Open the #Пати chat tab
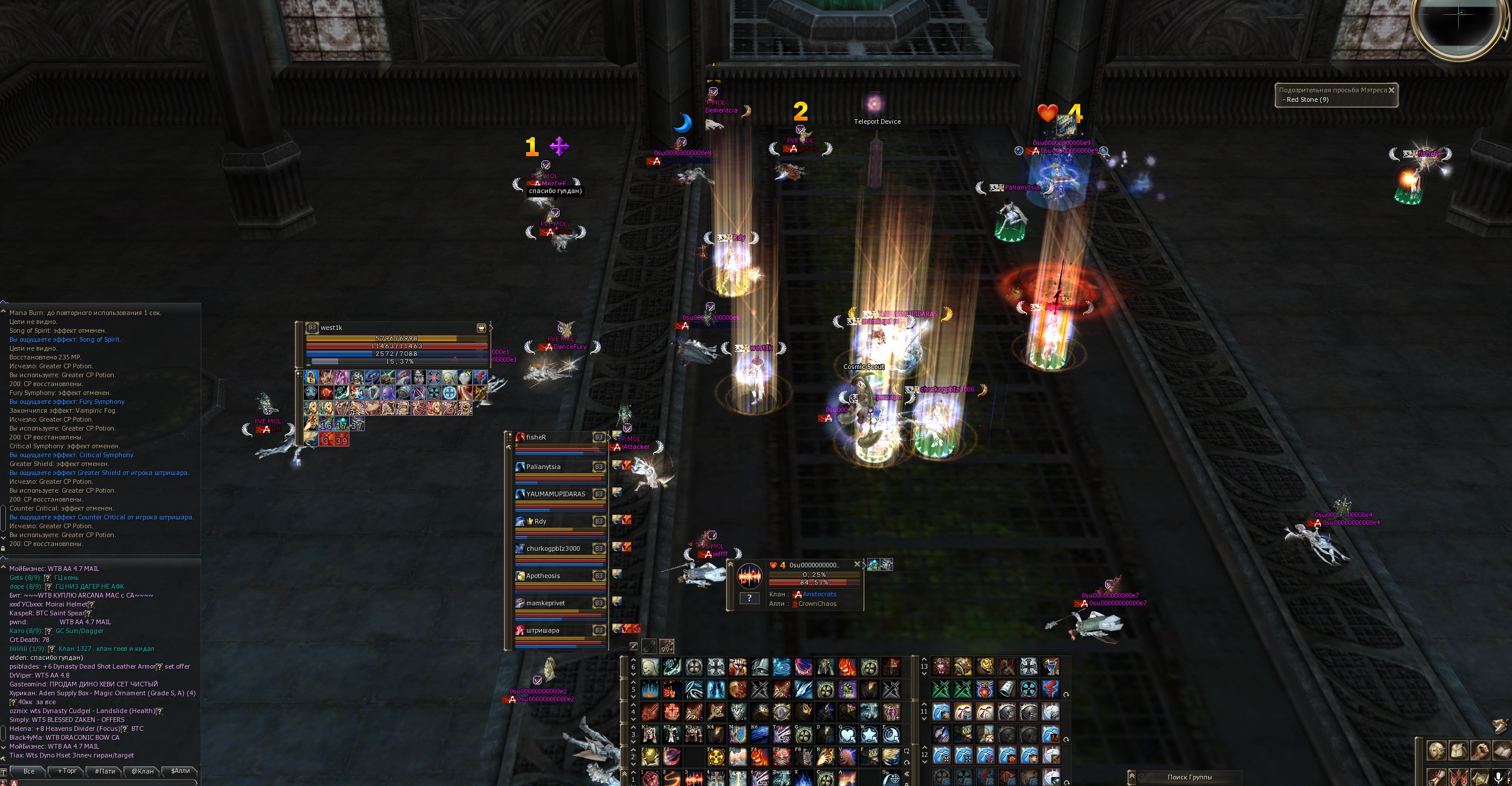The image size is (1512, 786). click(x=105, y=771)
